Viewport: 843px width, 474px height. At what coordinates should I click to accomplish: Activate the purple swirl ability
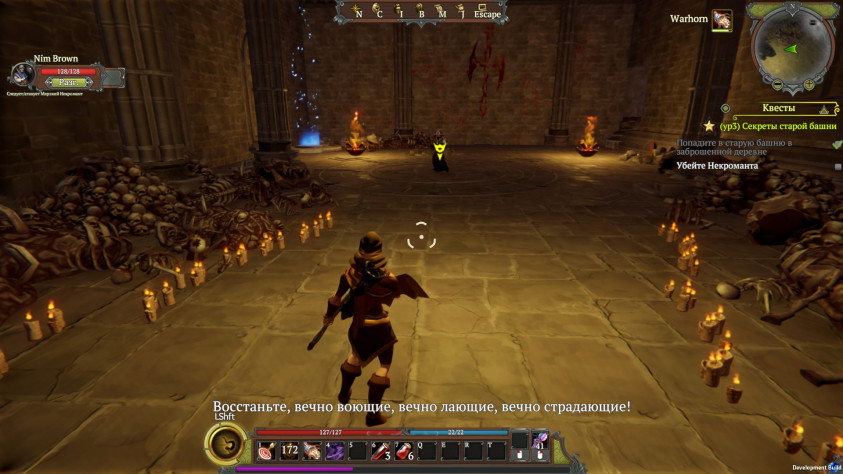[x=335, y=451]
